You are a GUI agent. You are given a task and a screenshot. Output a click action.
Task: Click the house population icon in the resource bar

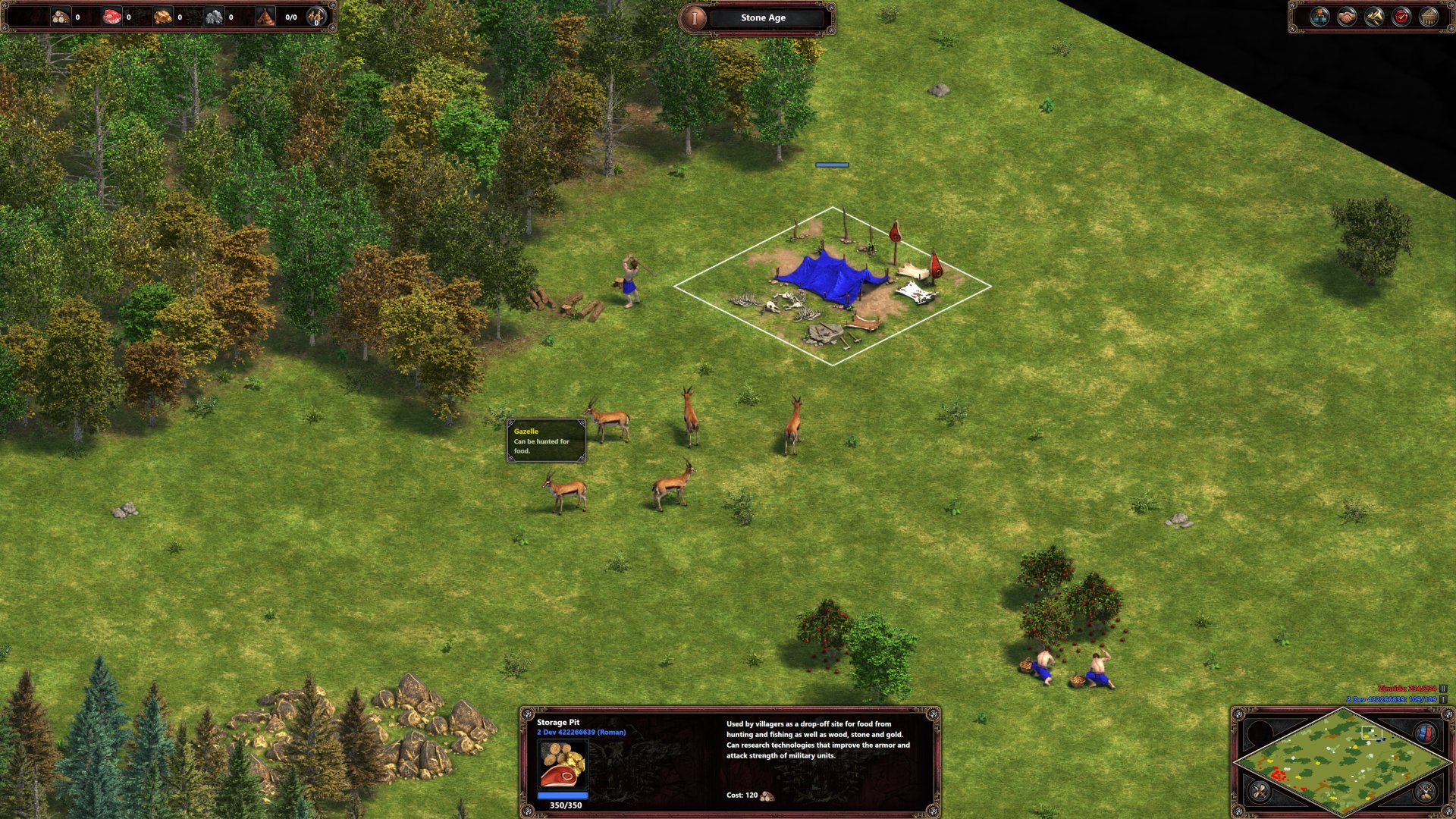[265, 15]
